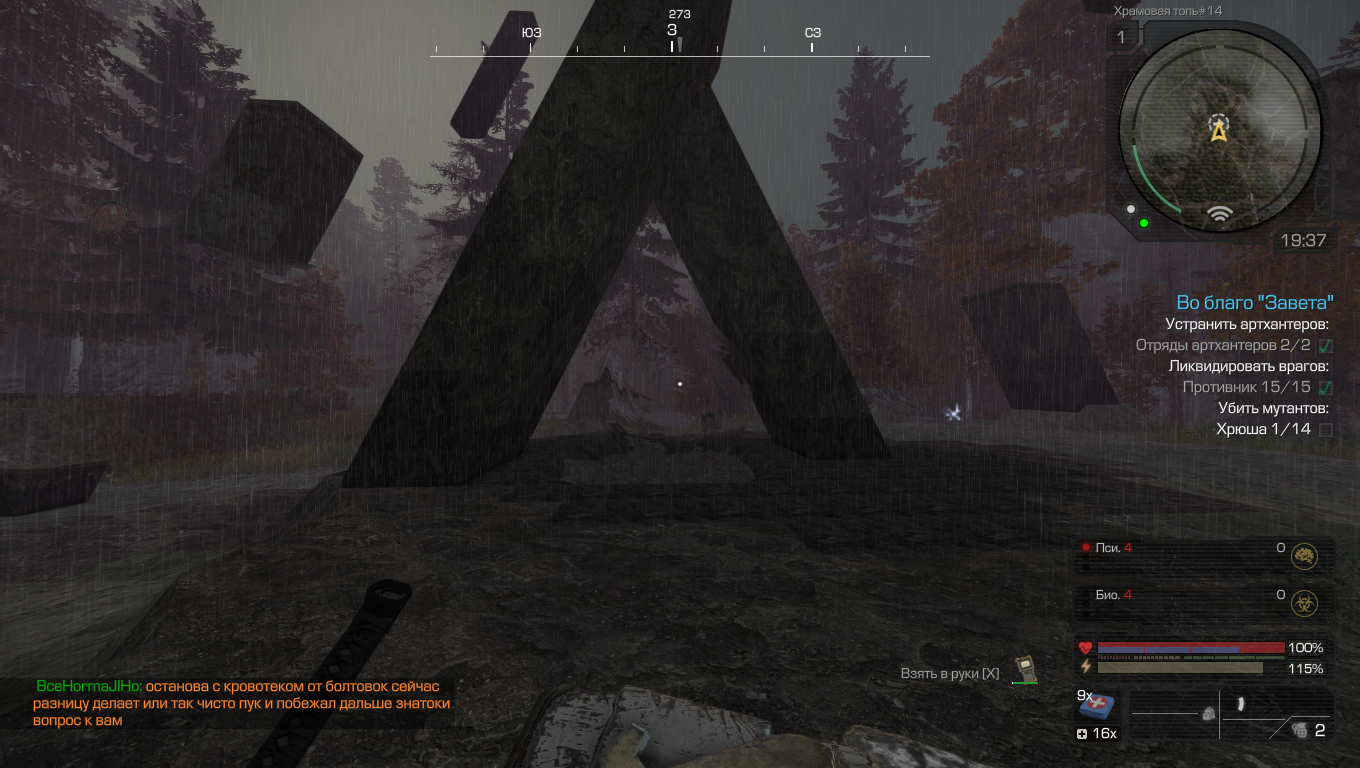Click the PDA device icon
The width and height of the screenshot is (1360, 768).
(x=1023, y=669)
